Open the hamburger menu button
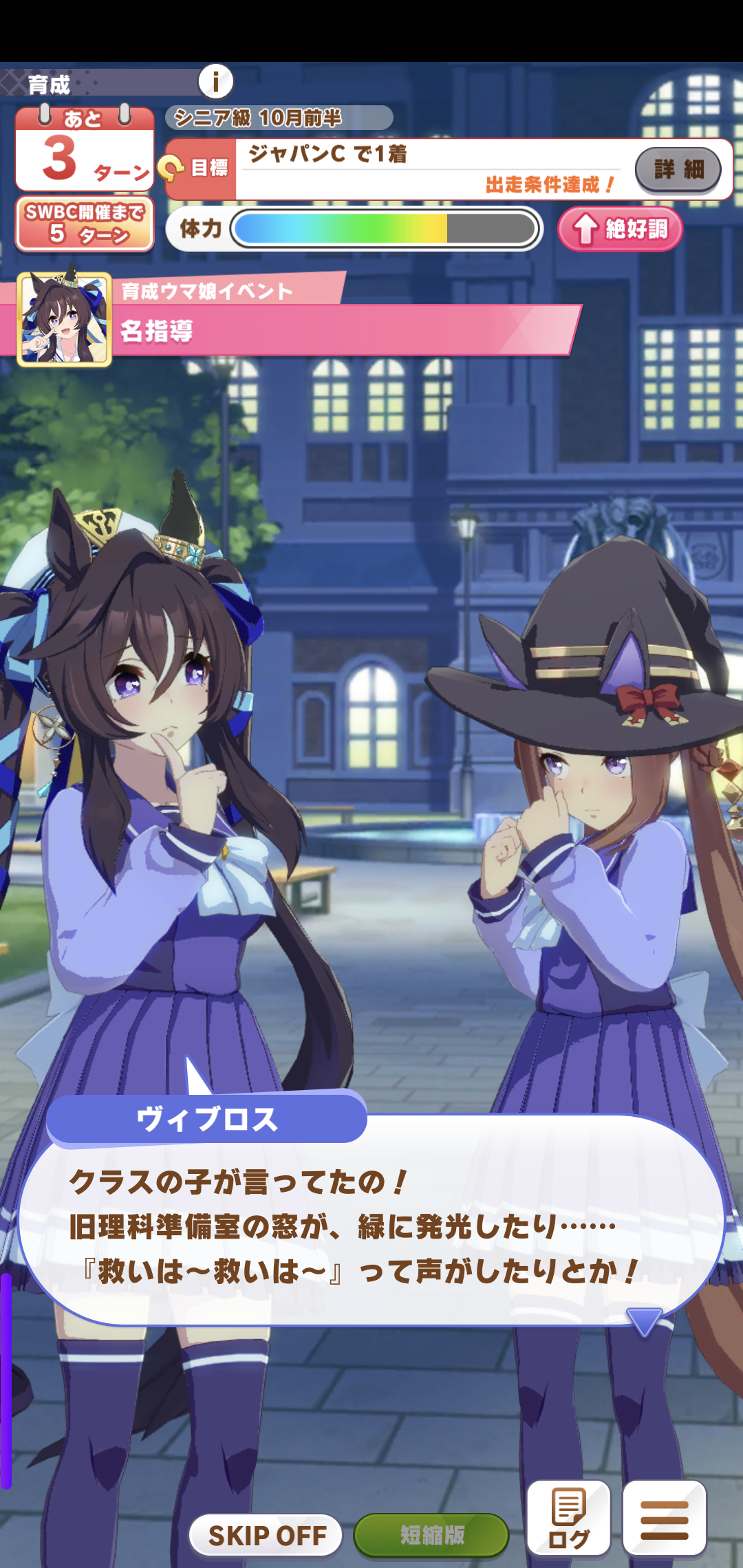Viewport: 743px width, 1568px height. [664, 1518]
